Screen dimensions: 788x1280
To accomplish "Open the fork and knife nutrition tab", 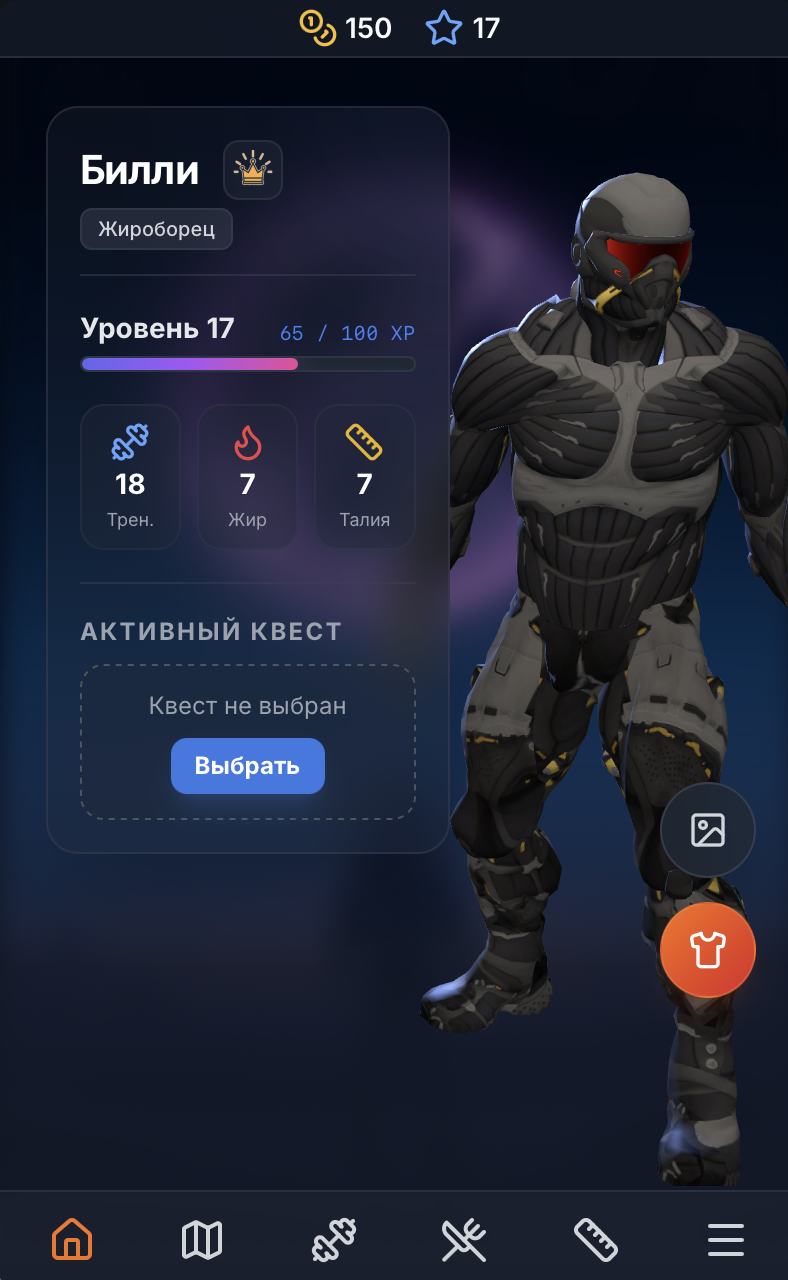I will click(x=464, y=1240).
